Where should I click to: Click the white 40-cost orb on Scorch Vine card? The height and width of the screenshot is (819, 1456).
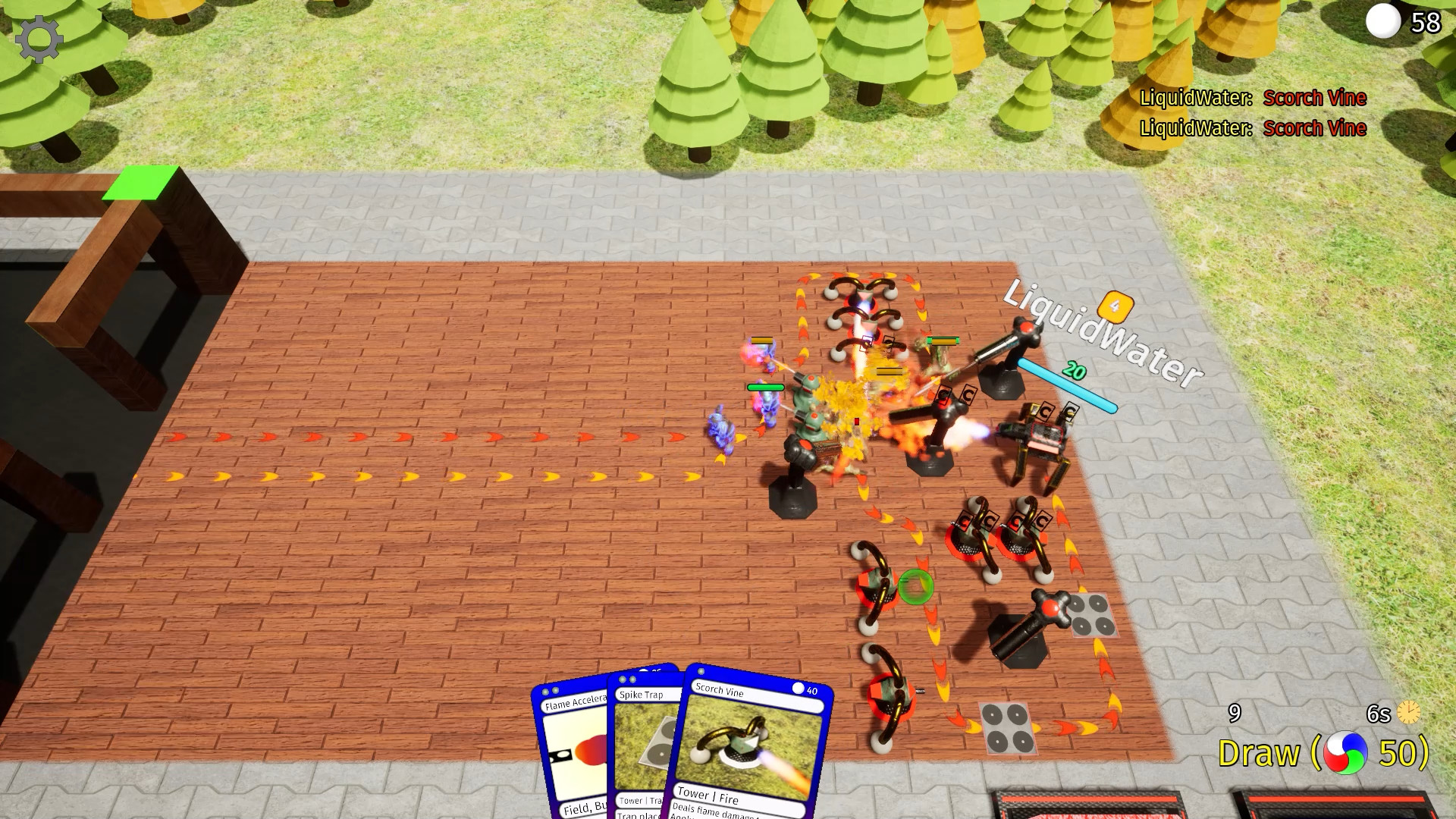pyautogui.click(x=800, y=688)
